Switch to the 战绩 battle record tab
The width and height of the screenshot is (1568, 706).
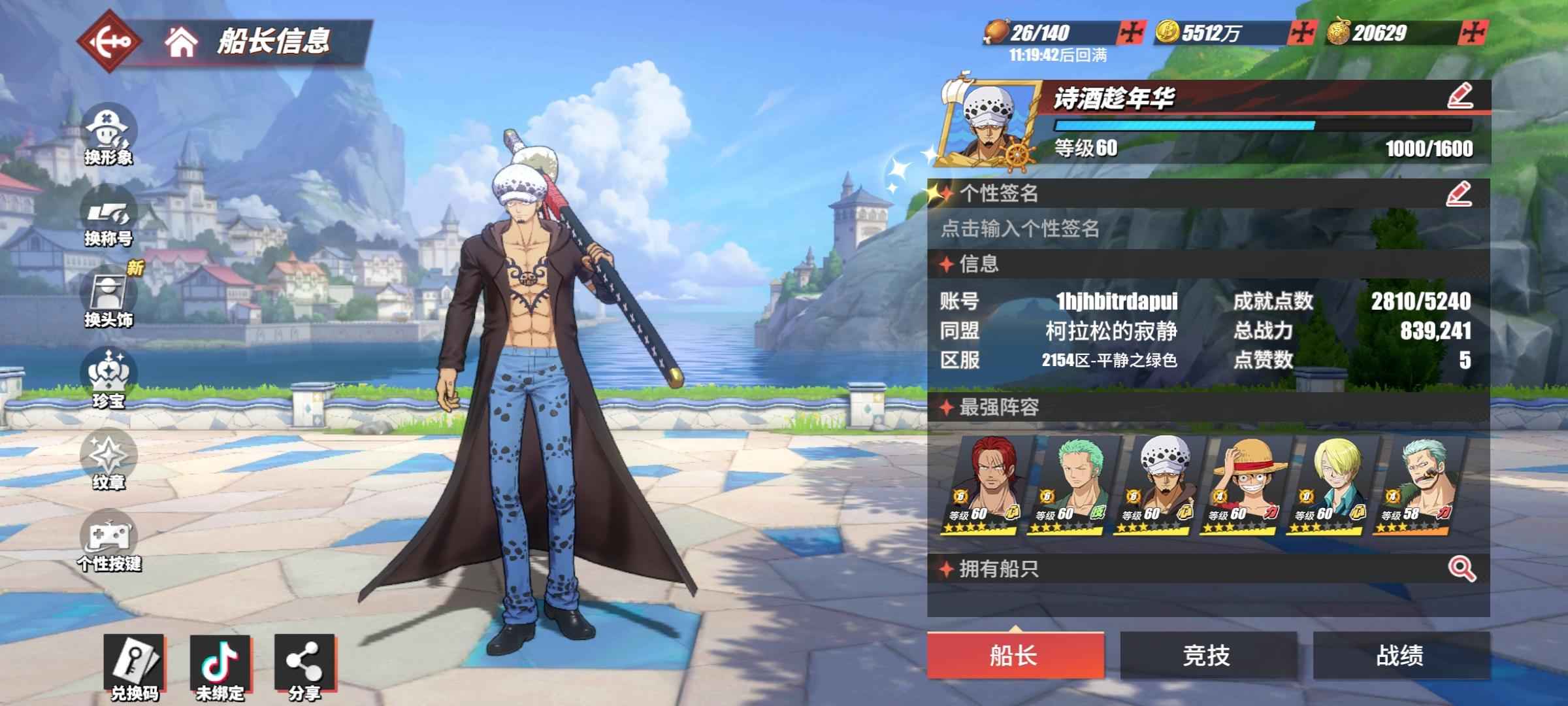pyautogui.click(x=1401, y=655)
